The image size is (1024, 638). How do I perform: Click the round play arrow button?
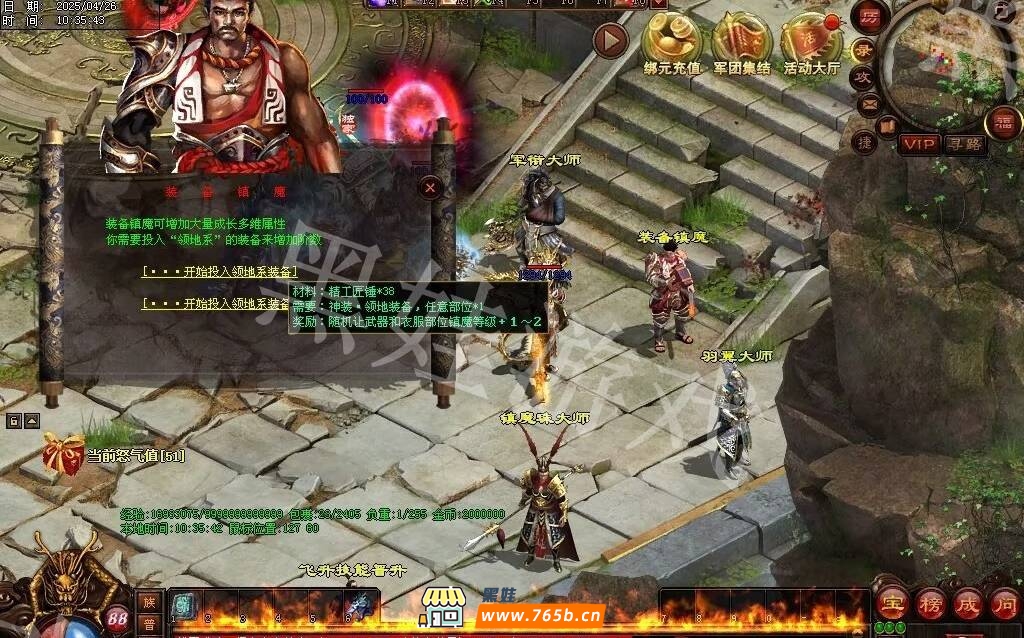point(610,40)
